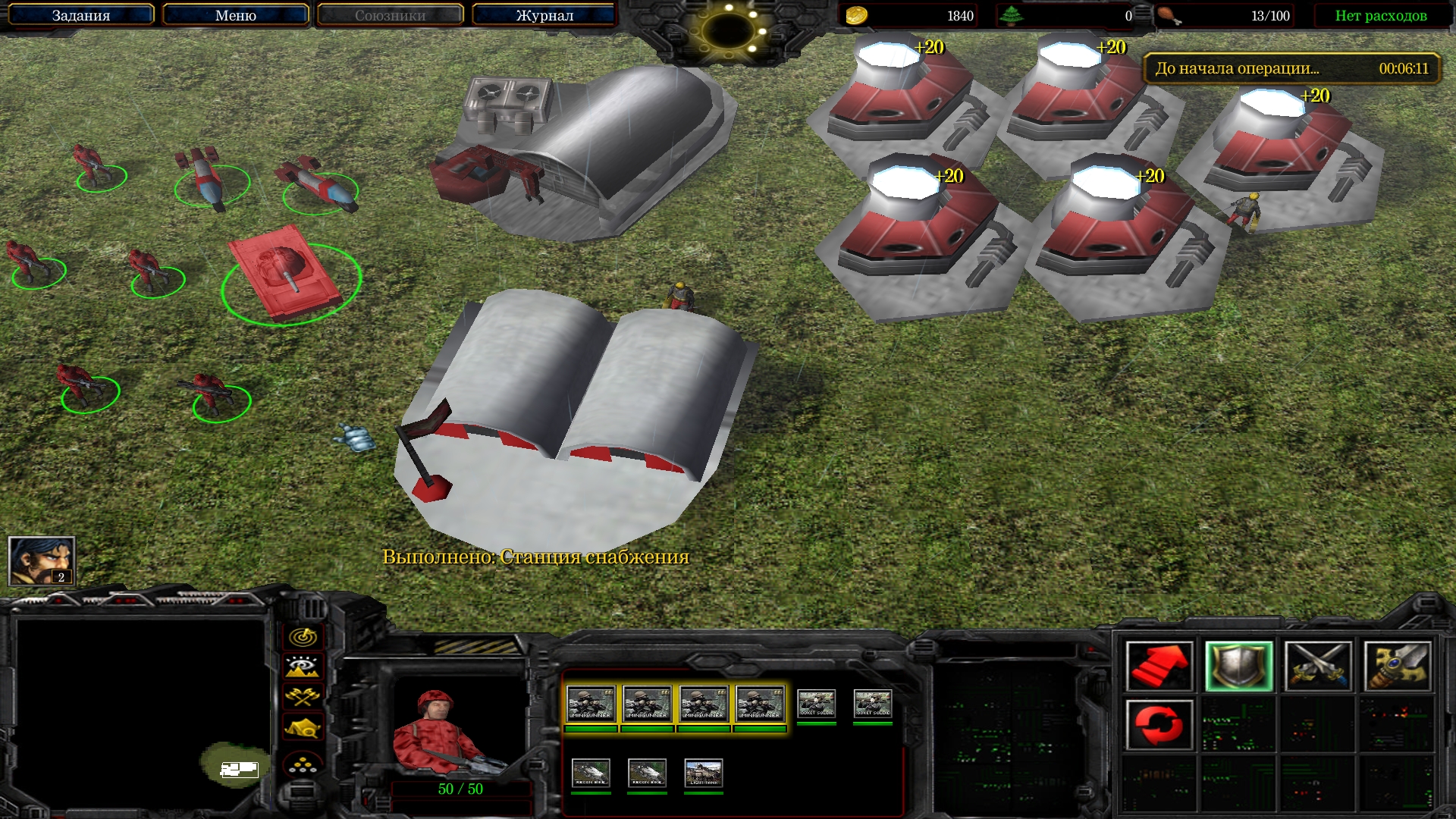Screen dimensions: 1456x819
Task: Open the Меню game menu
Action: pos(236,15)
